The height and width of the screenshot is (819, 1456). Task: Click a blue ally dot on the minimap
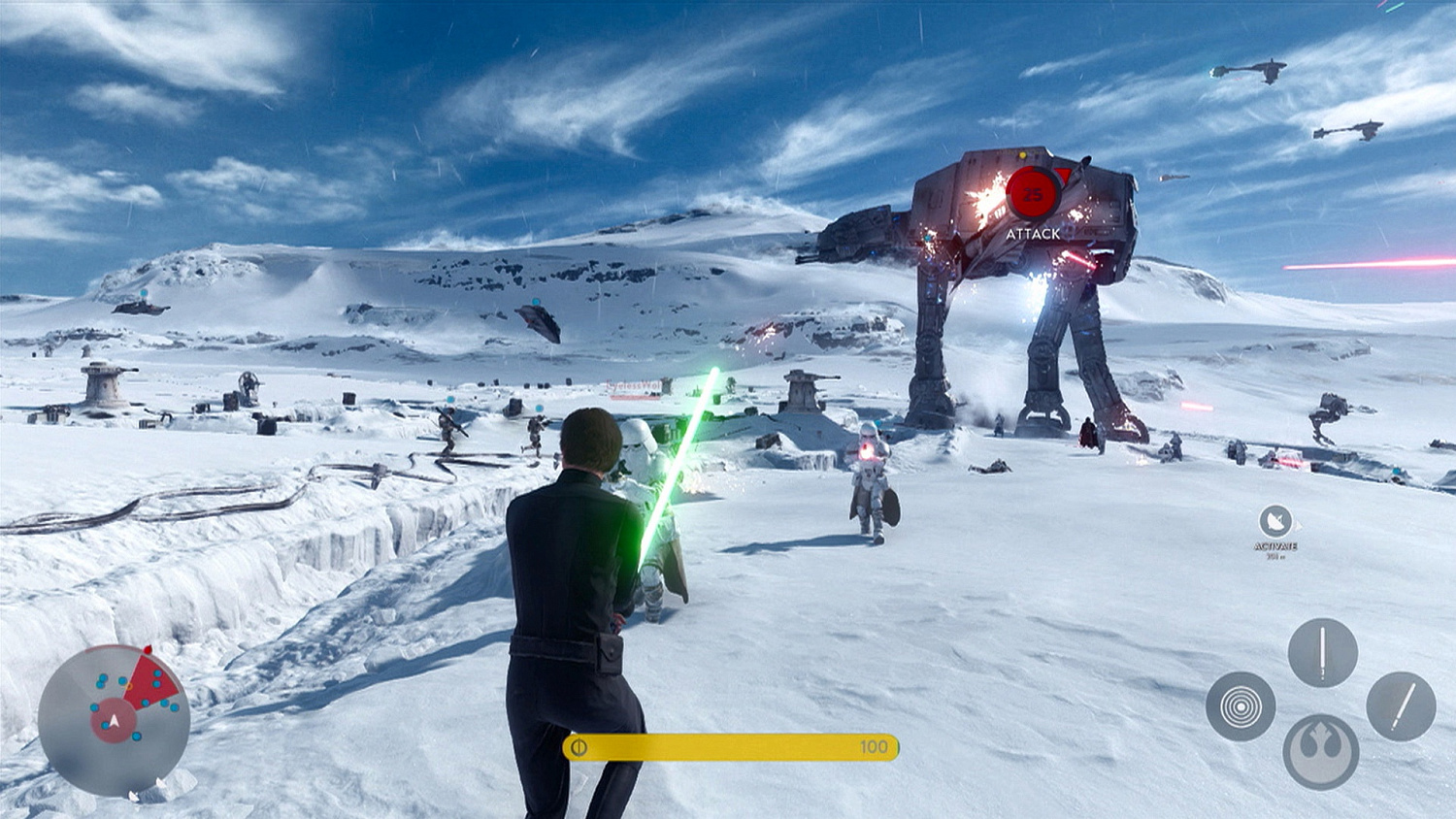(102, 677)
